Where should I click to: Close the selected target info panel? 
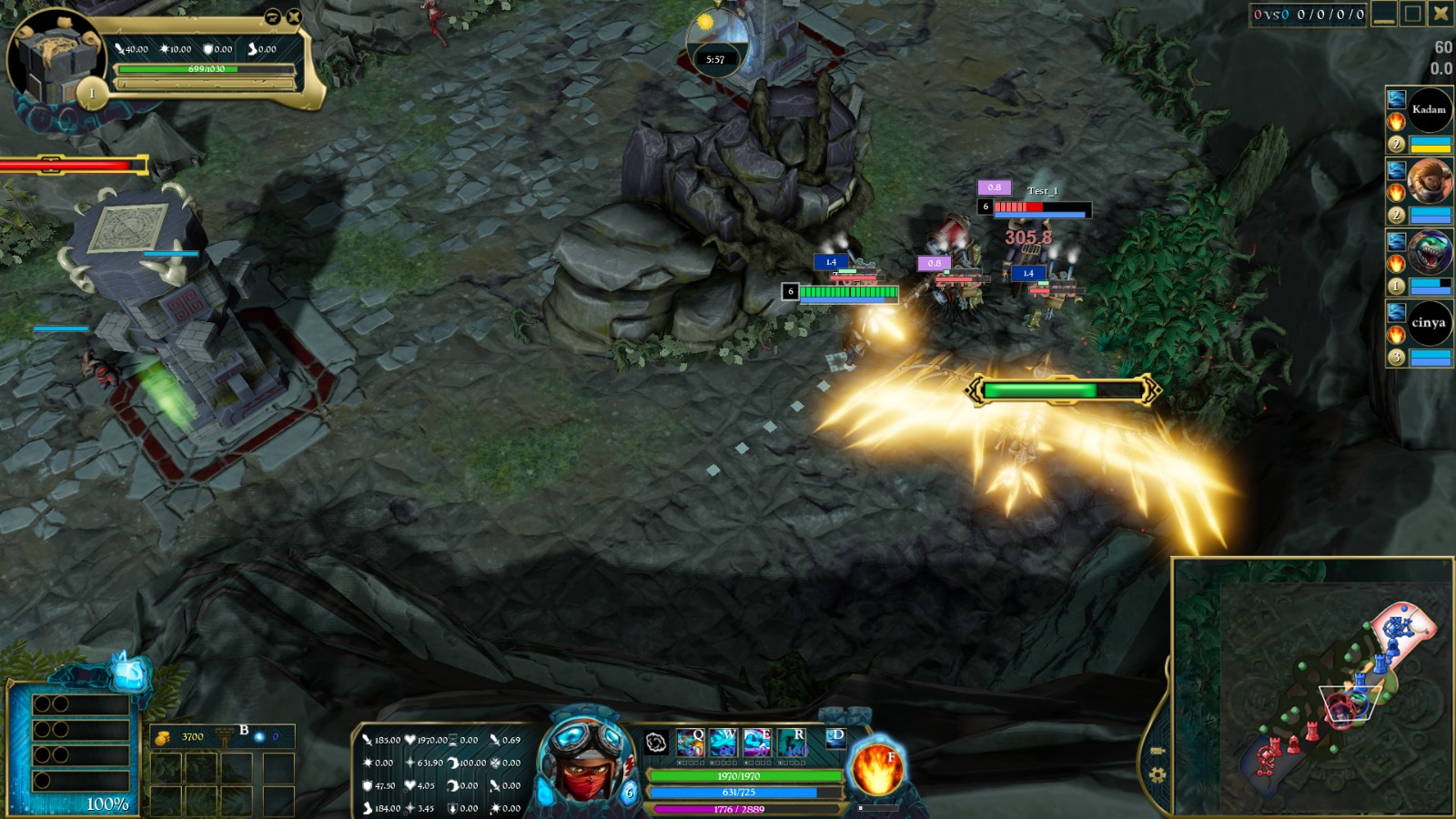pyautogui.click(x=294, y=16)
